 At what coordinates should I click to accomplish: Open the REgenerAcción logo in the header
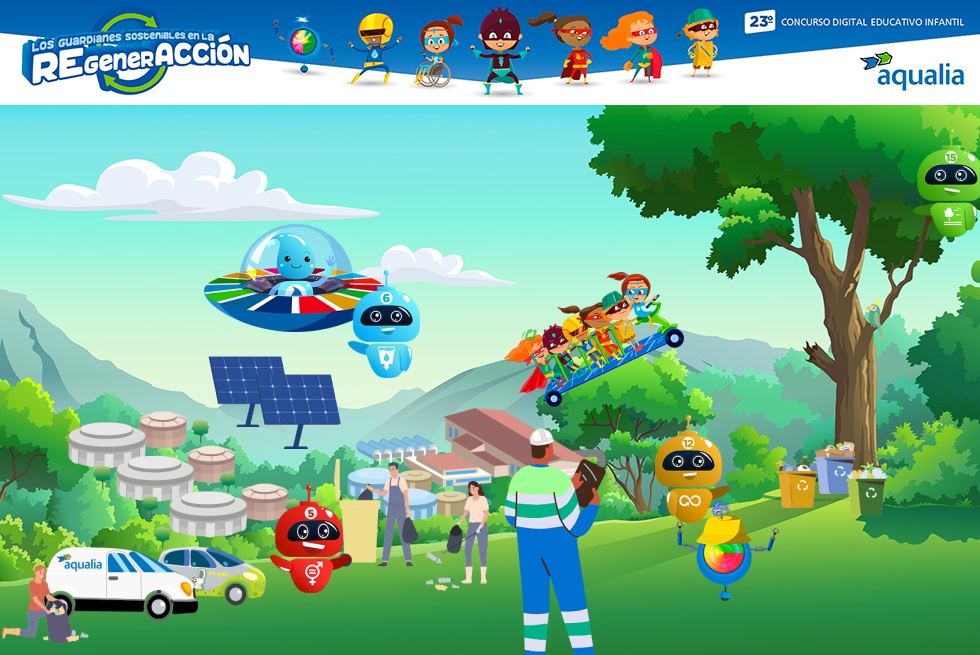click(x=137, y=55)
